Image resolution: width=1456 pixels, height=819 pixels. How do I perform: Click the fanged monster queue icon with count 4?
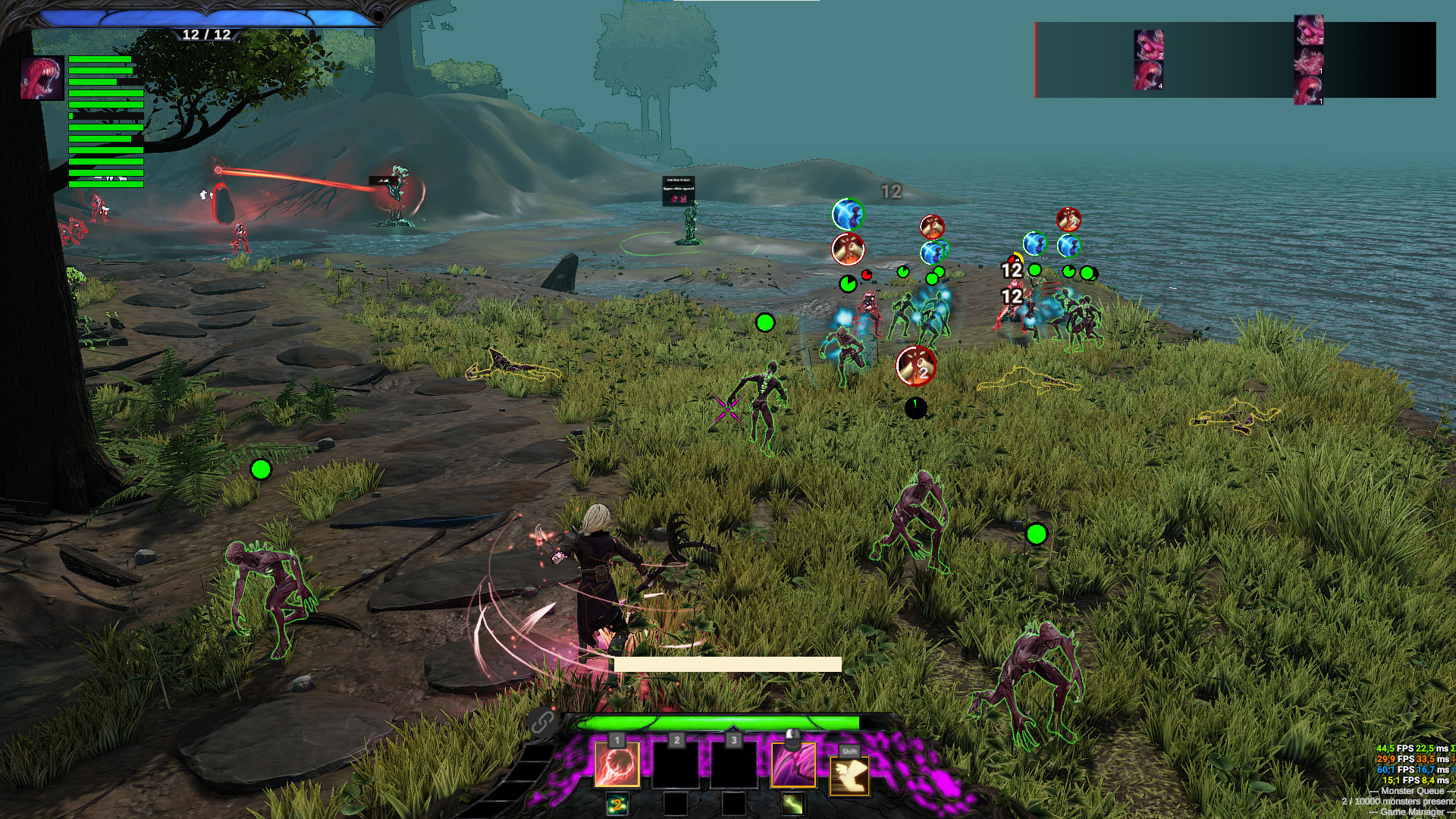pos(1149,77)
